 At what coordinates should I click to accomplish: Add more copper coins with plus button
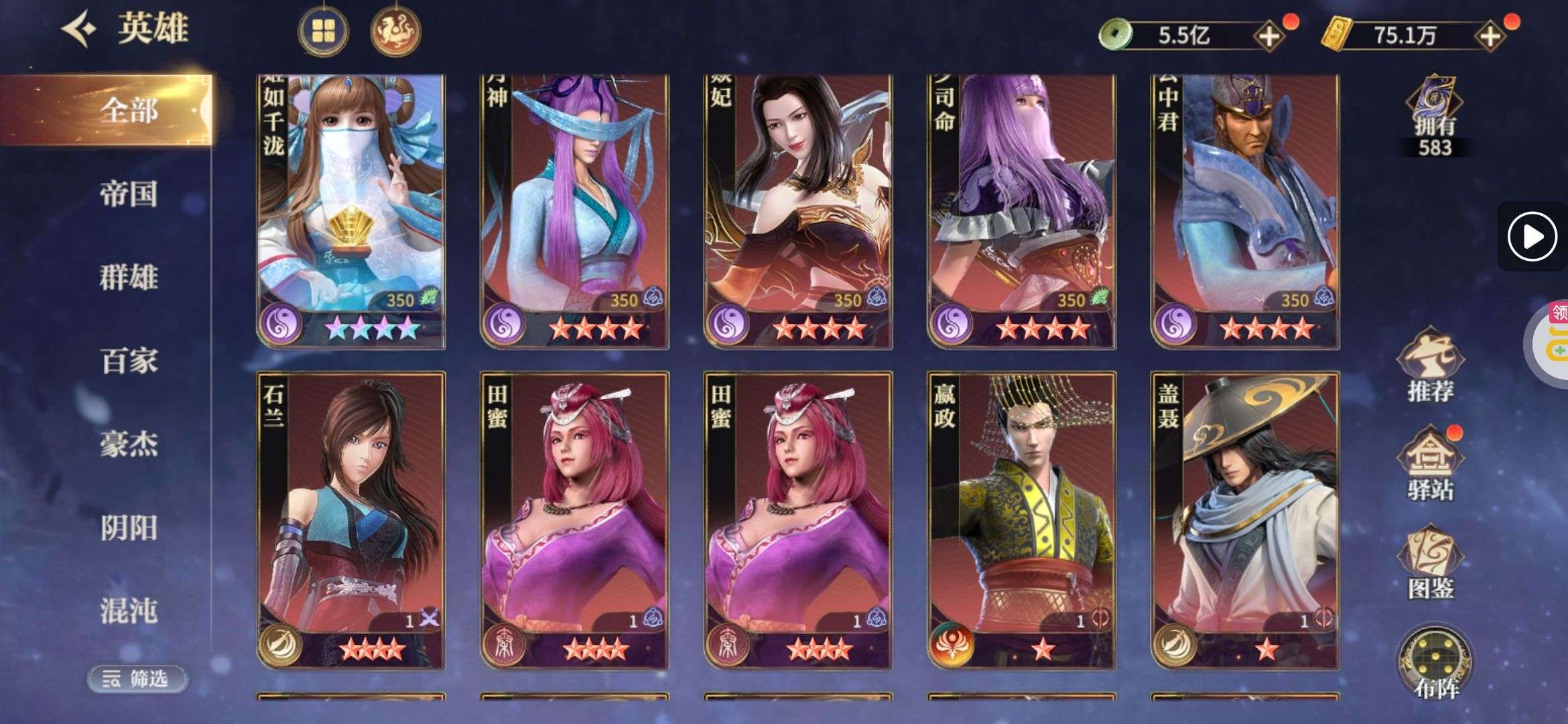click(1269, 36)
